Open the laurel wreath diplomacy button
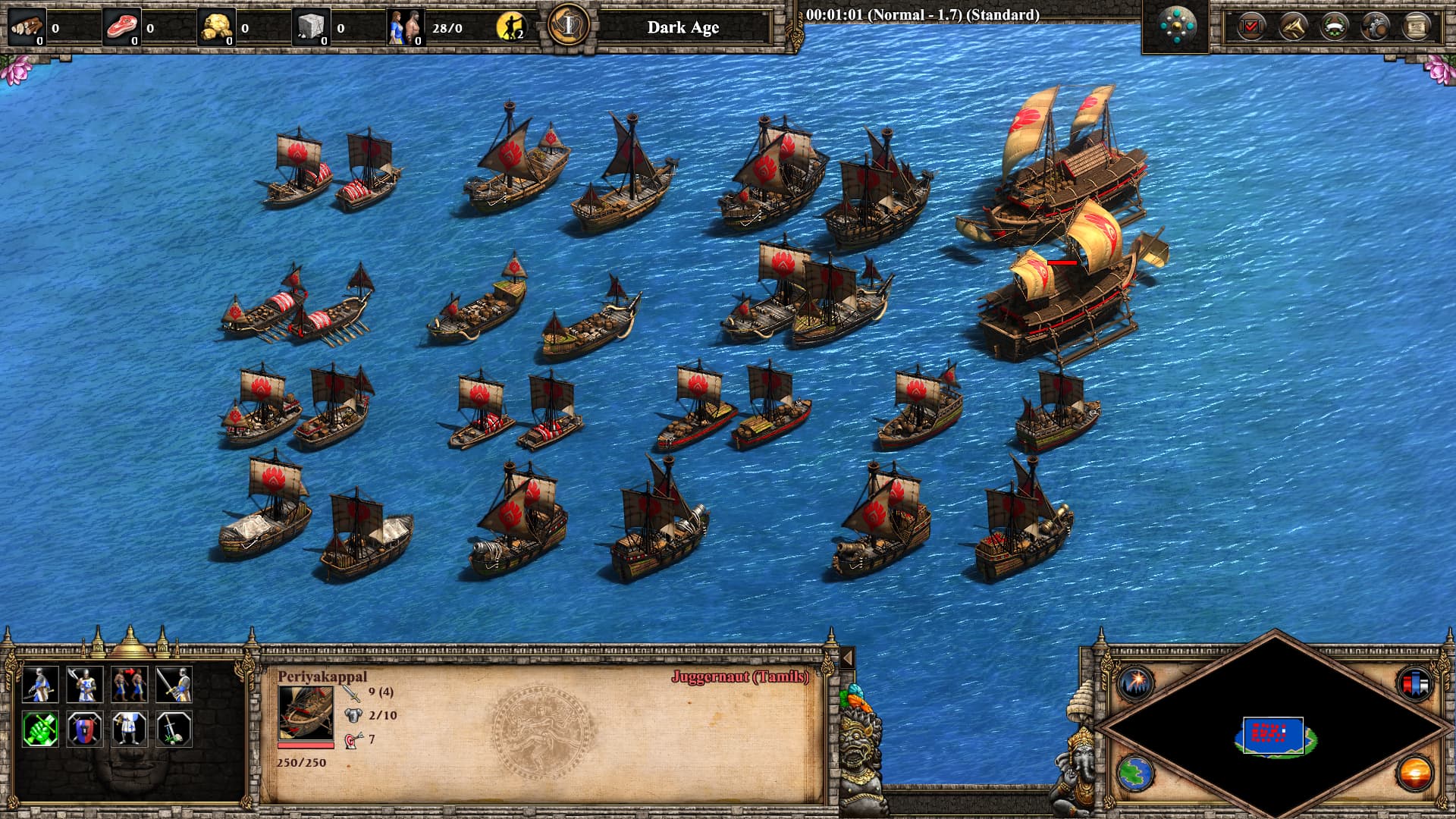 click(x=1333, y=27)
